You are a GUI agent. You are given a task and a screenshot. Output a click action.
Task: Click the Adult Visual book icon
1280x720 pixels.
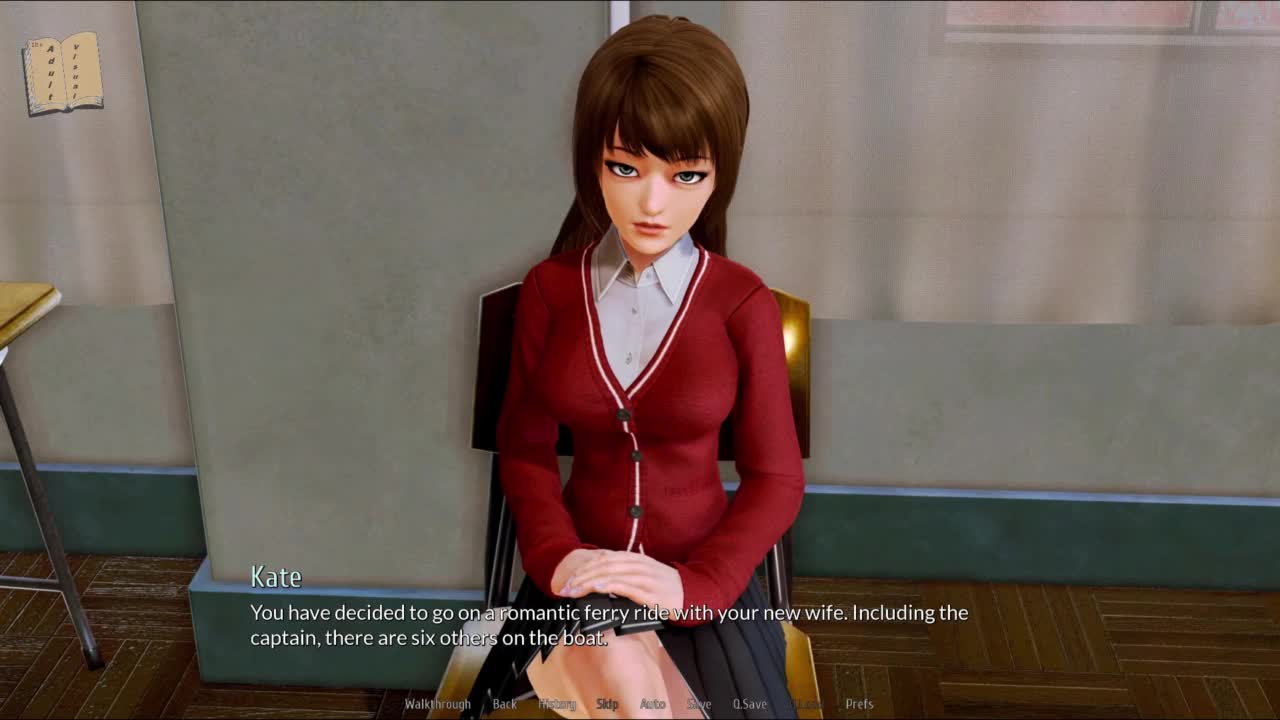[x=62, y=73]
